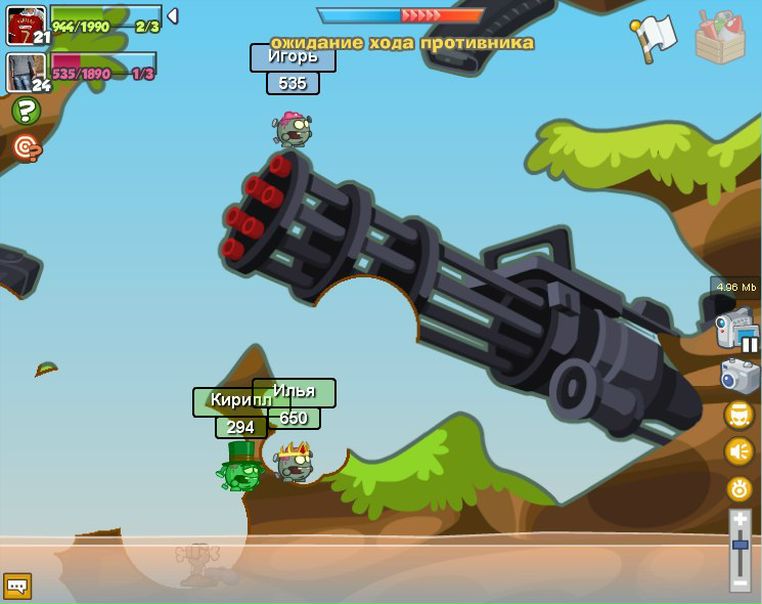The width and height of the screenshot is (762, 604).
Task: Collapse the team panel with white arrow
Action: tap(172, 16)
